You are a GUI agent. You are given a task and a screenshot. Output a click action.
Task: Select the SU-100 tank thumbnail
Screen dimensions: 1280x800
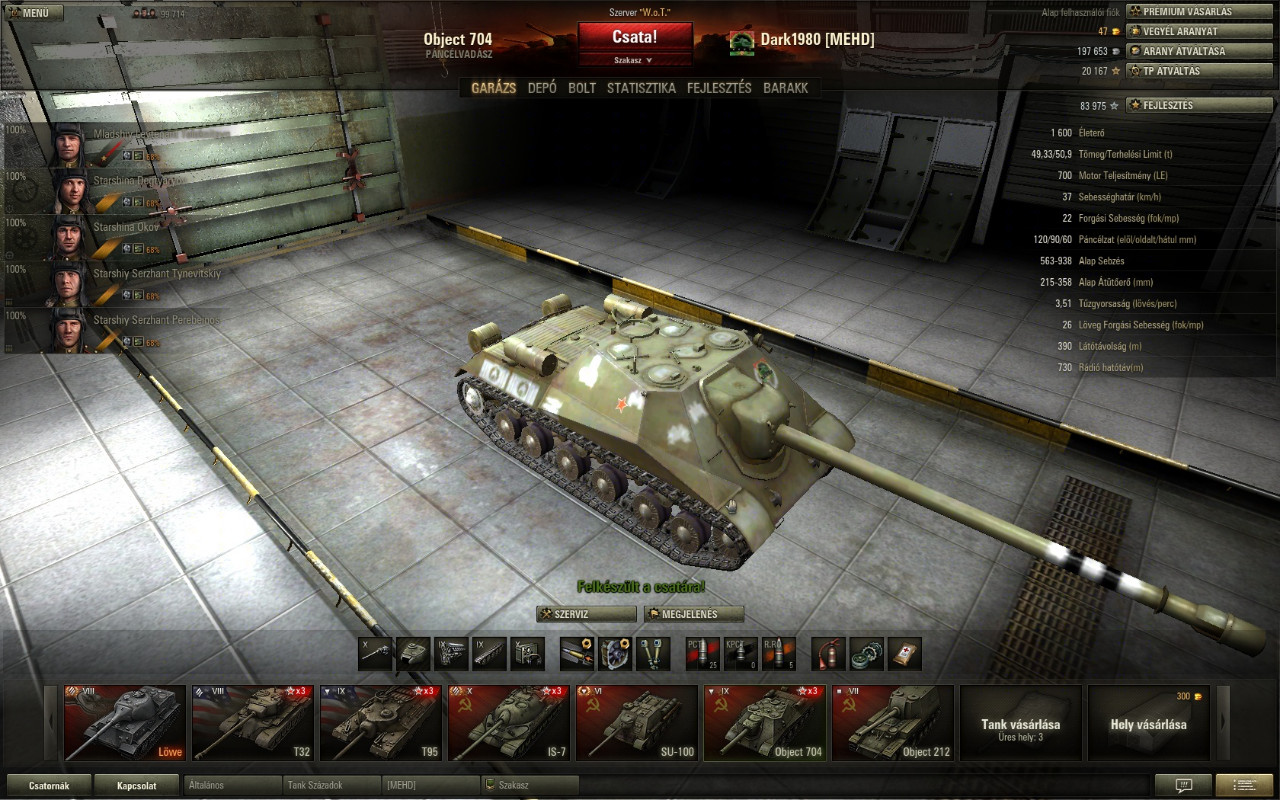pos(637,723)
